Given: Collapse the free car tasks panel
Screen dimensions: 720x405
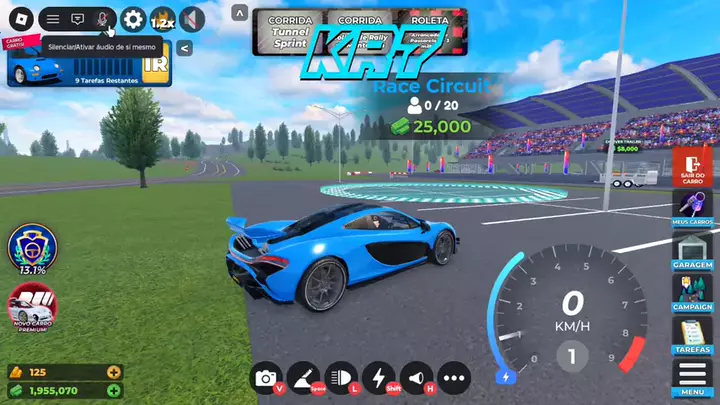Looking at the screenshot, I should click(x=186, y=47).
